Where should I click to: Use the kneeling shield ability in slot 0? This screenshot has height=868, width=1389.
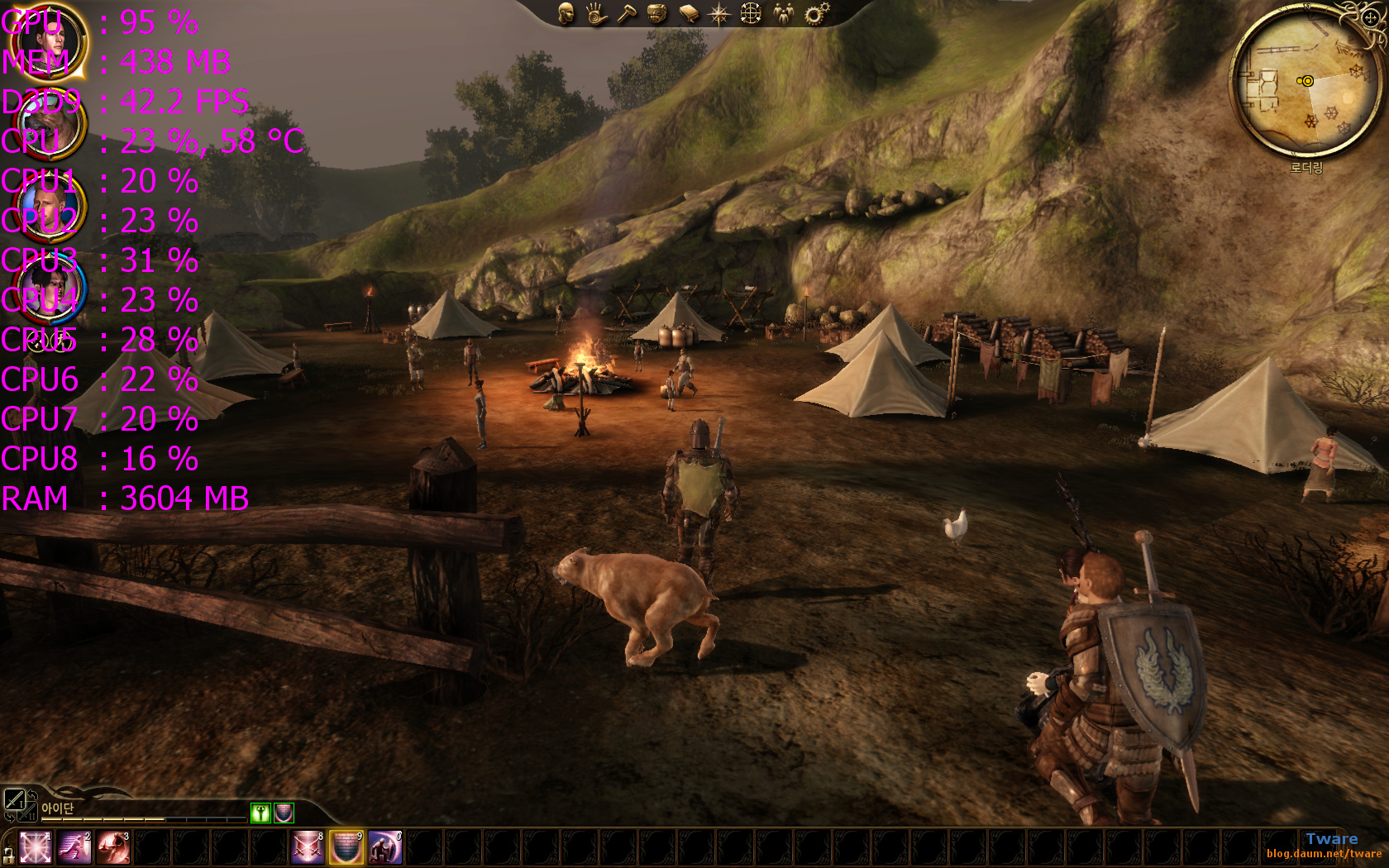385,848
